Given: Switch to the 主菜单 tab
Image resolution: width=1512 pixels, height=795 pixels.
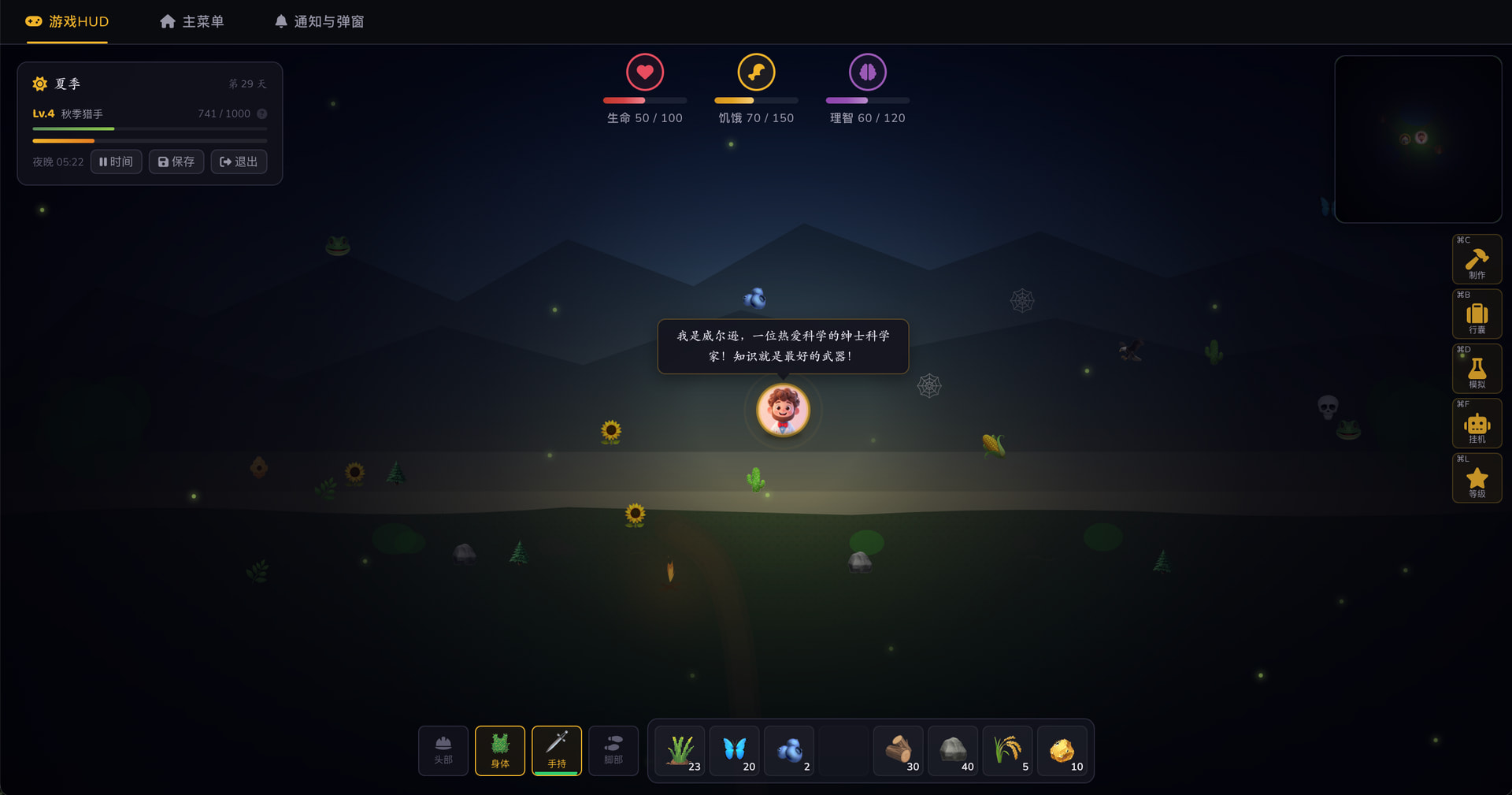Looking at the screenshot, I should [x=192, y=22].
